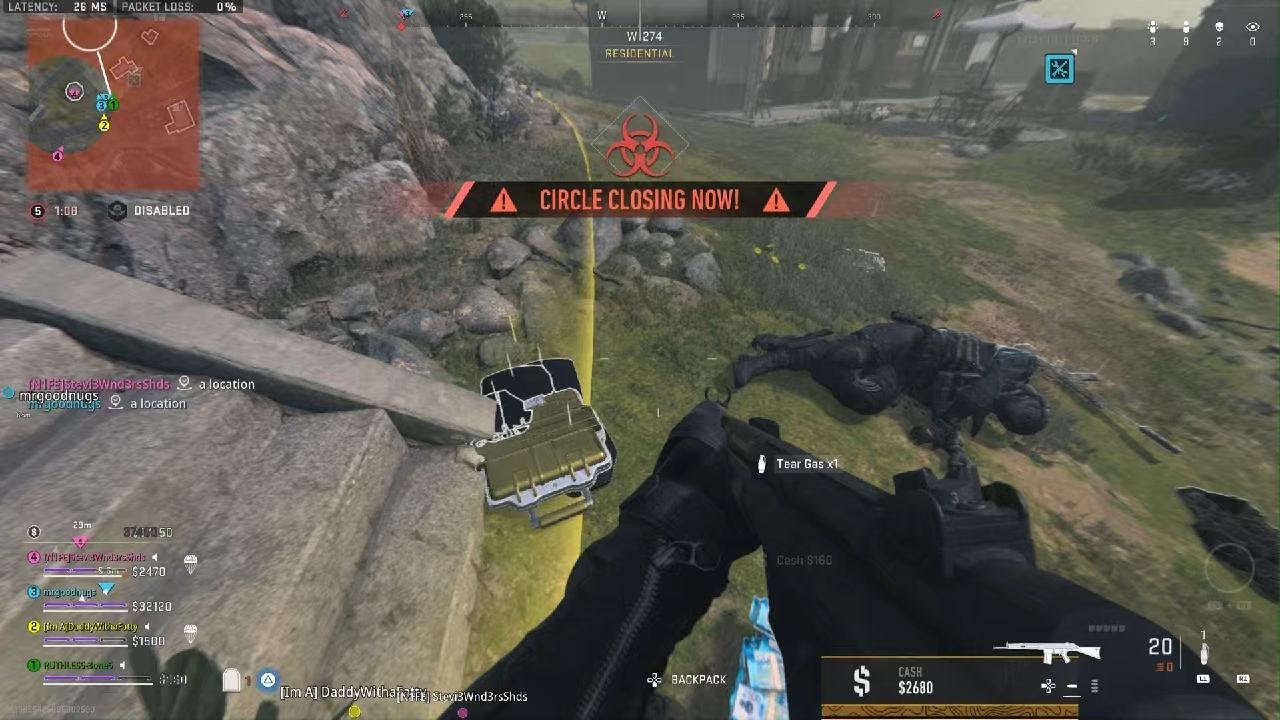Click the red biohazard gas circle icon
1280x720 pixels.
pyautogui.click(x=639, y=147)
